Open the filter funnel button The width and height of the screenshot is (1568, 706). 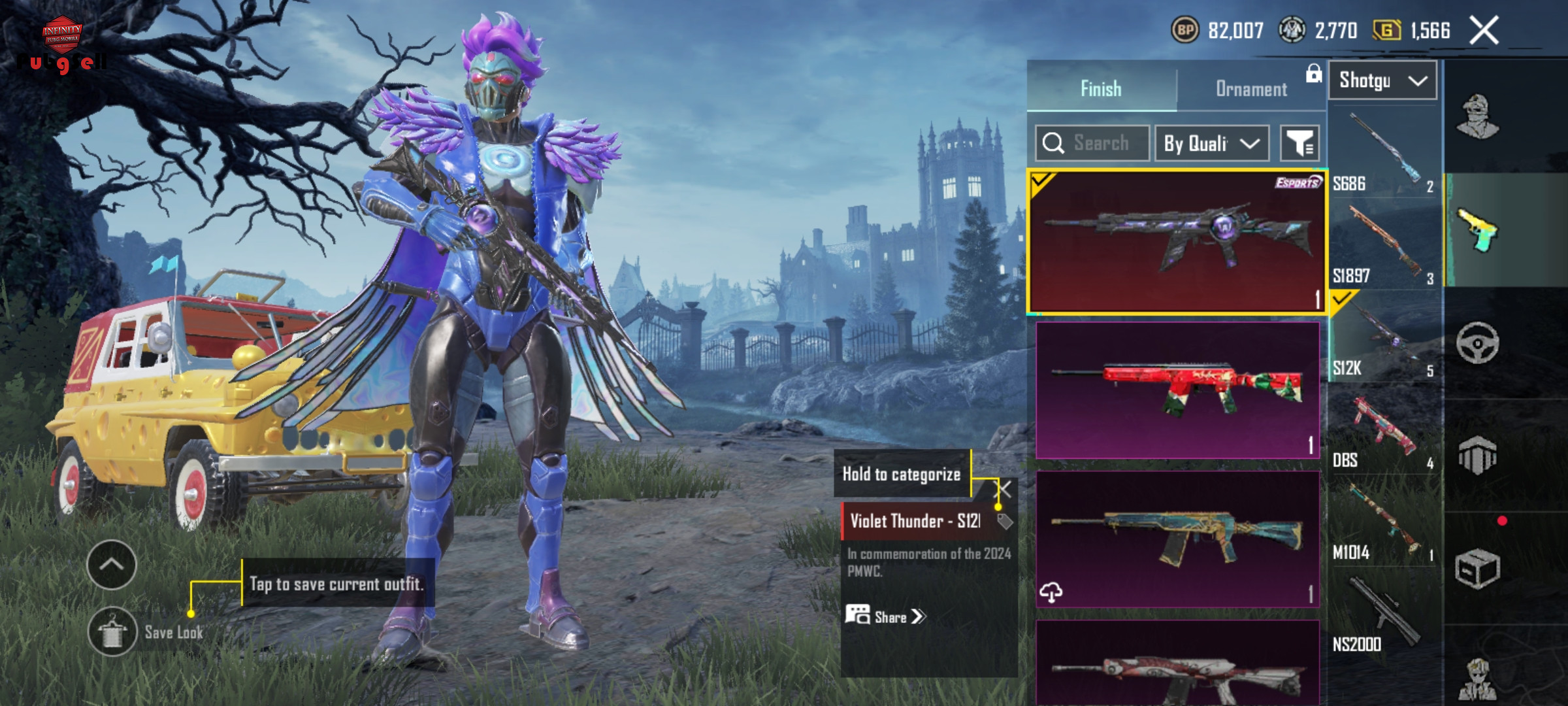coord(1299,143)
